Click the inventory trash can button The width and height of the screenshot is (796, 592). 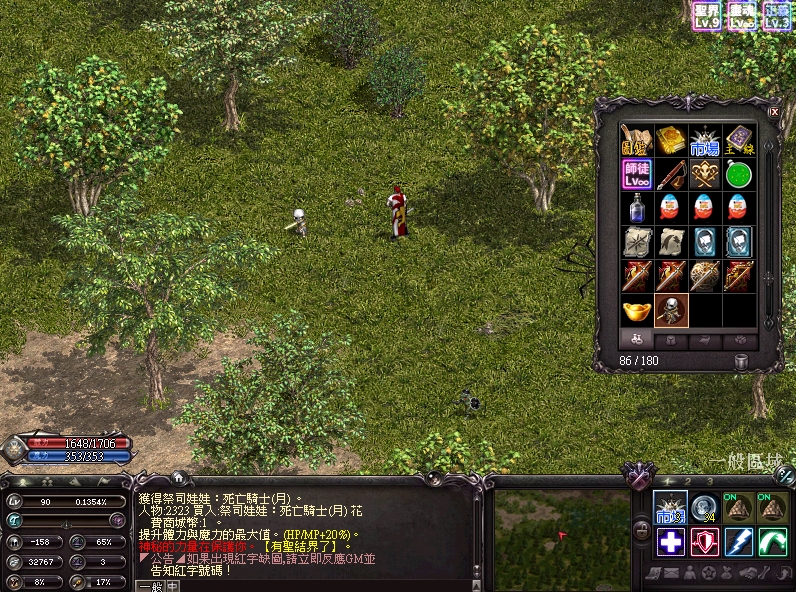point(741,361)
